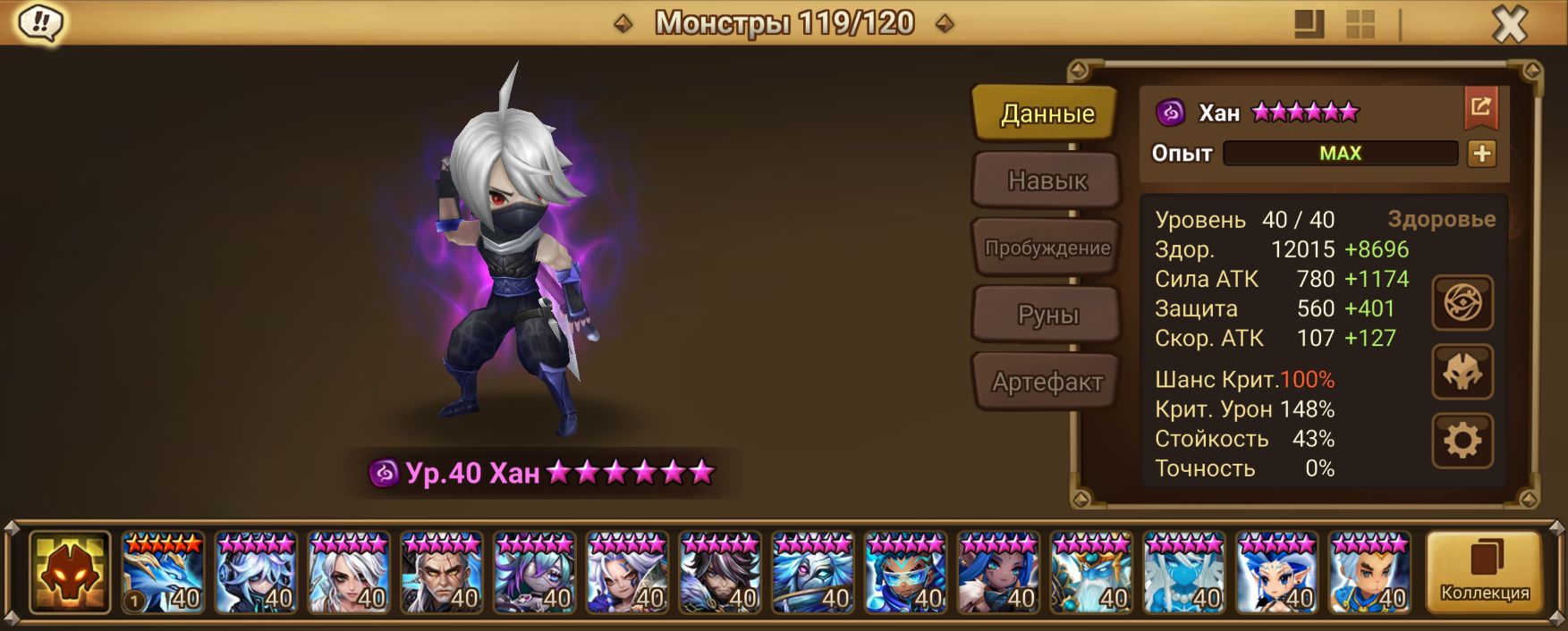1568x631 pixels.
Task: Close the monster screen with the X
Action: tap(1509, 24)
